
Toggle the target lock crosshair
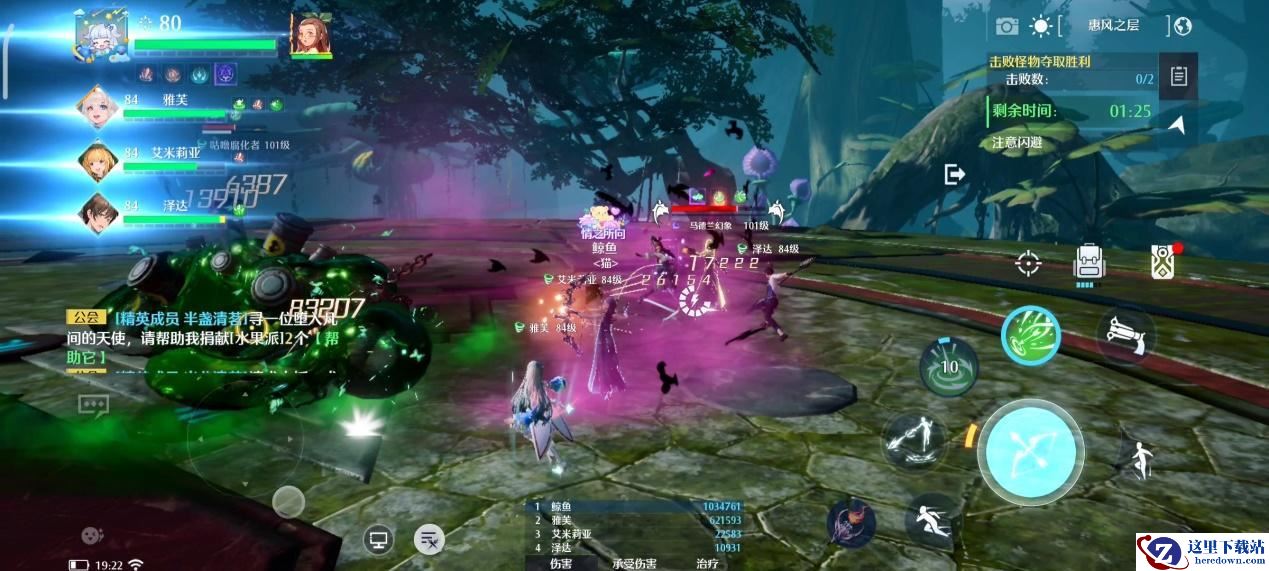pos(1028,263)
